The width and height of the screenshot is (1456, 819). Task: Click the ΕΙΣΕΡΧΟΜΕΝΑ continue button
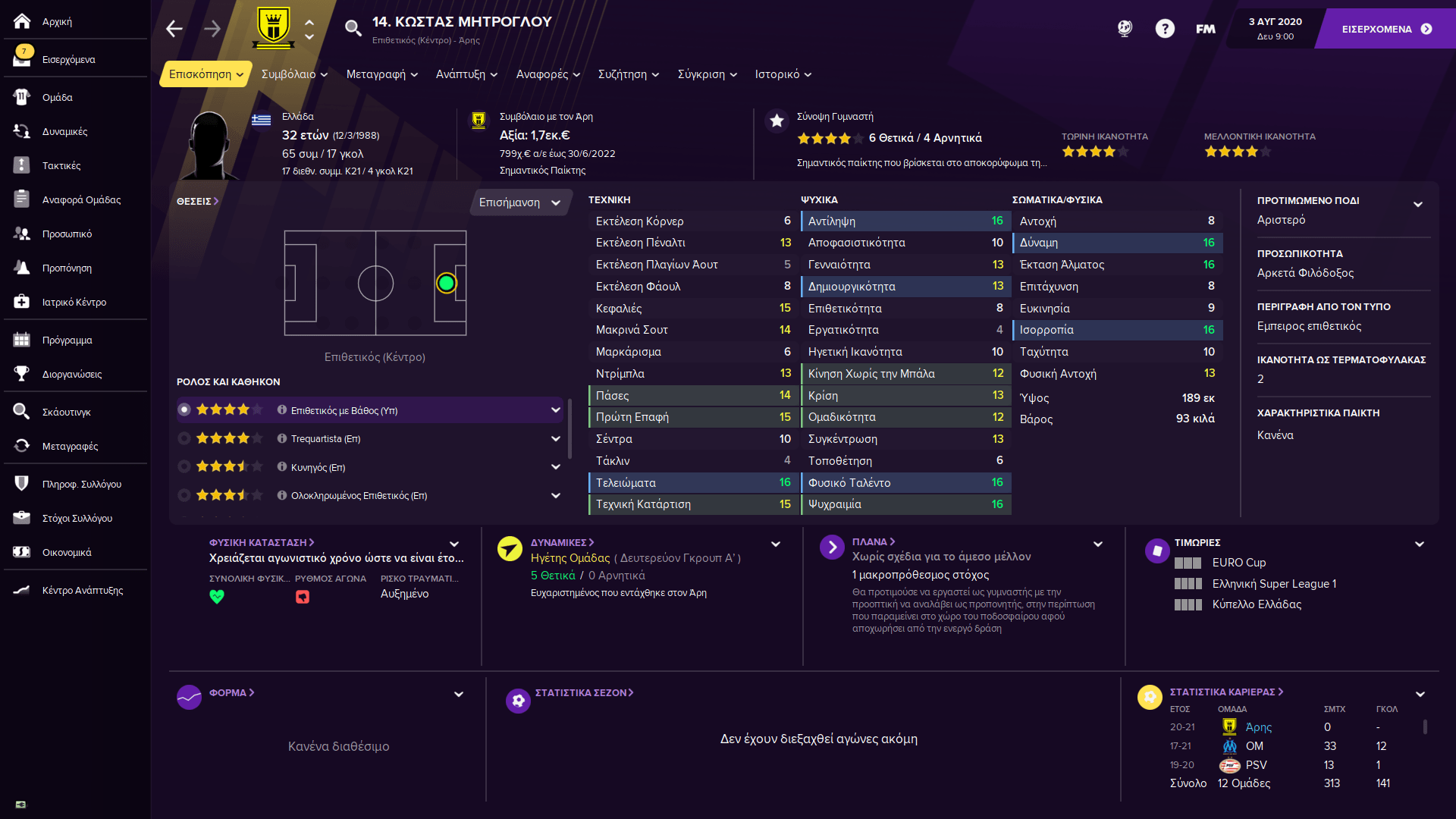pos(1386,29)
